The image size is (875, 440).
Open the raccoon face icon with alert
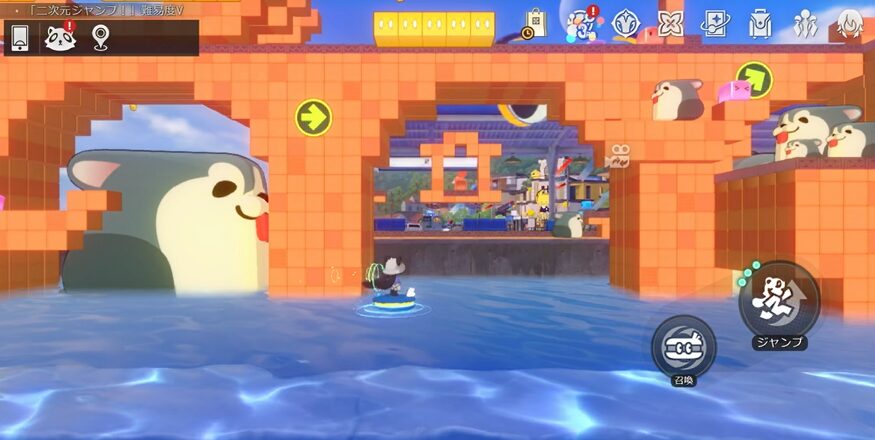[60, 38]
